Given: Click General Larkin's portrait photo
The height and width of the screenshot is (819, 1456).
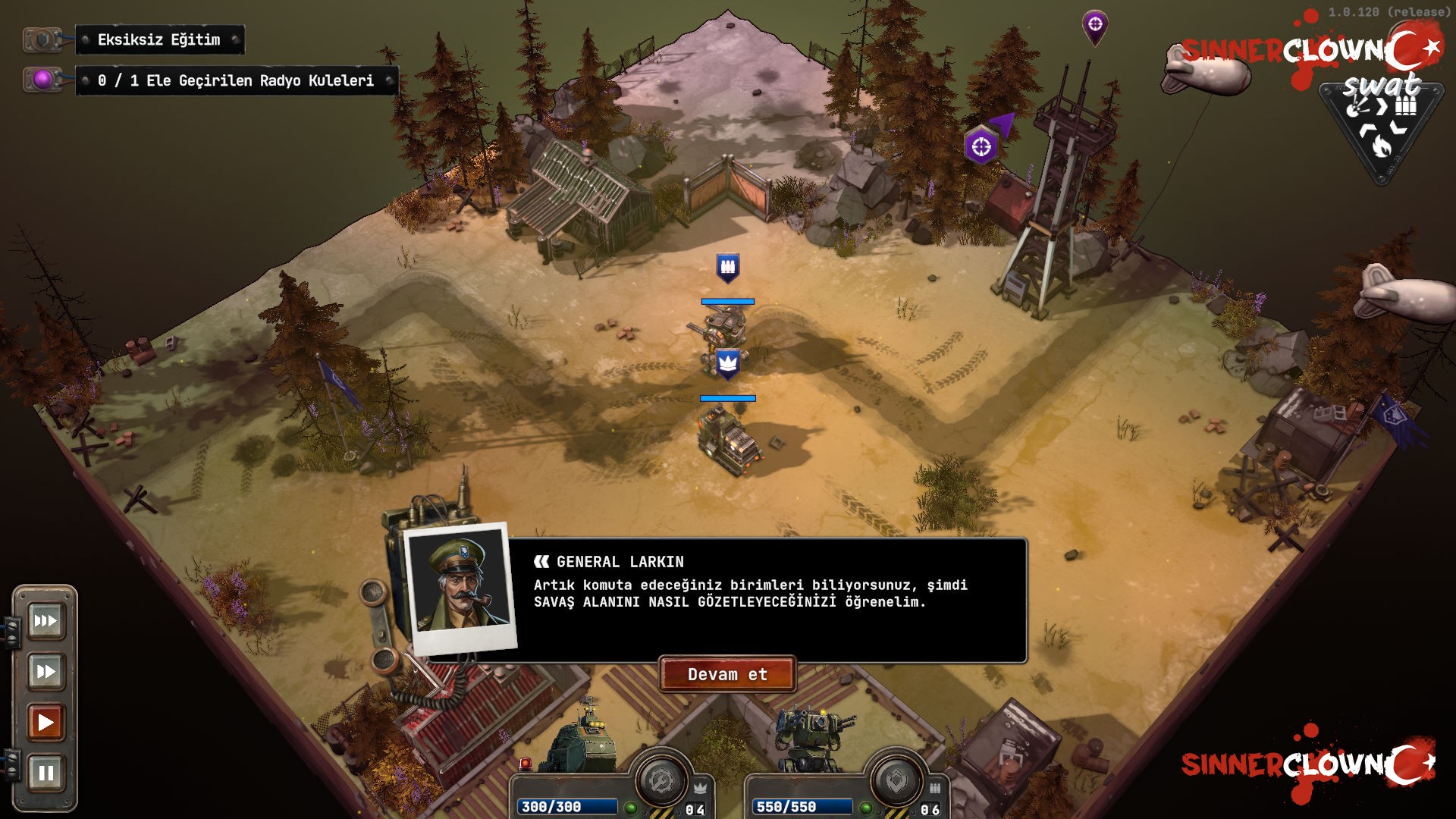Looking at the screenshot, I should click(460, 586).
